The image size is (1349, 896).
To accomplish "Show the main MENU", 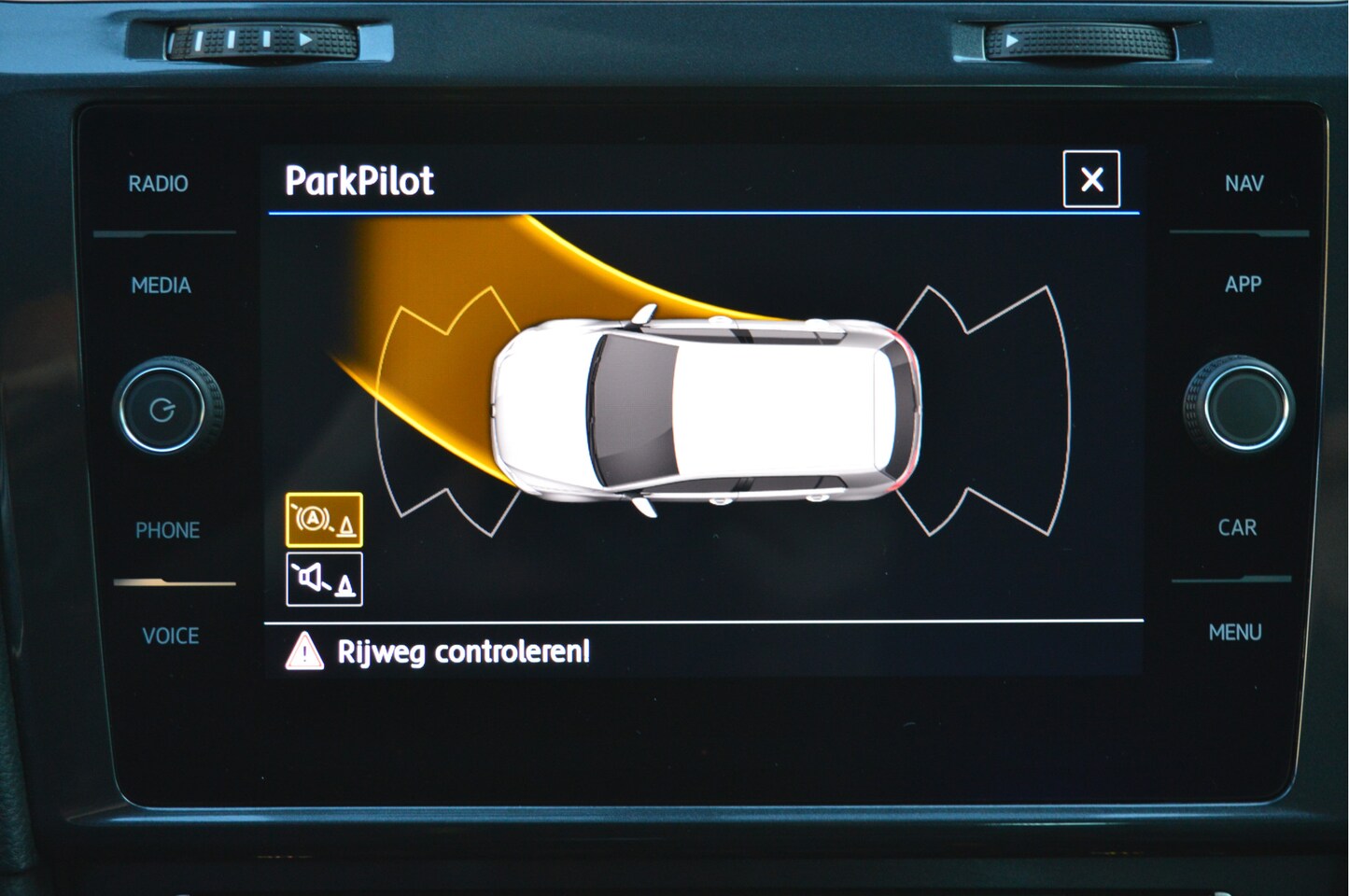I will coord(1234,633).
